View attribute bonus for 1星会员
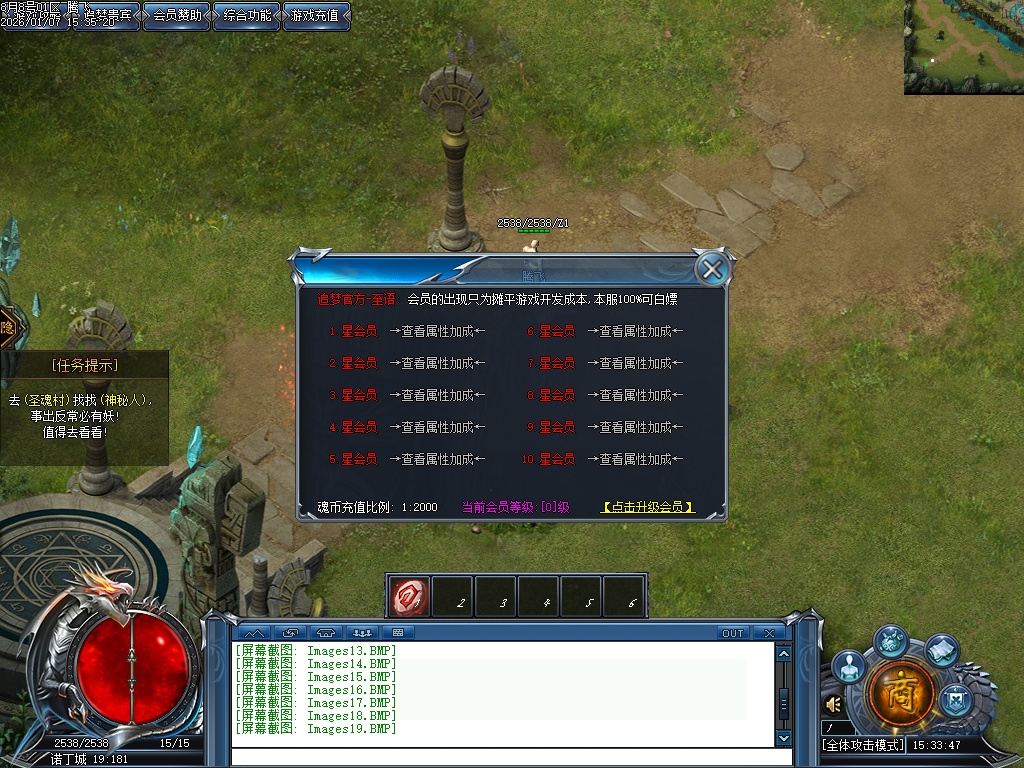This screenshot has width=1024, height=768. coord(437,331)
